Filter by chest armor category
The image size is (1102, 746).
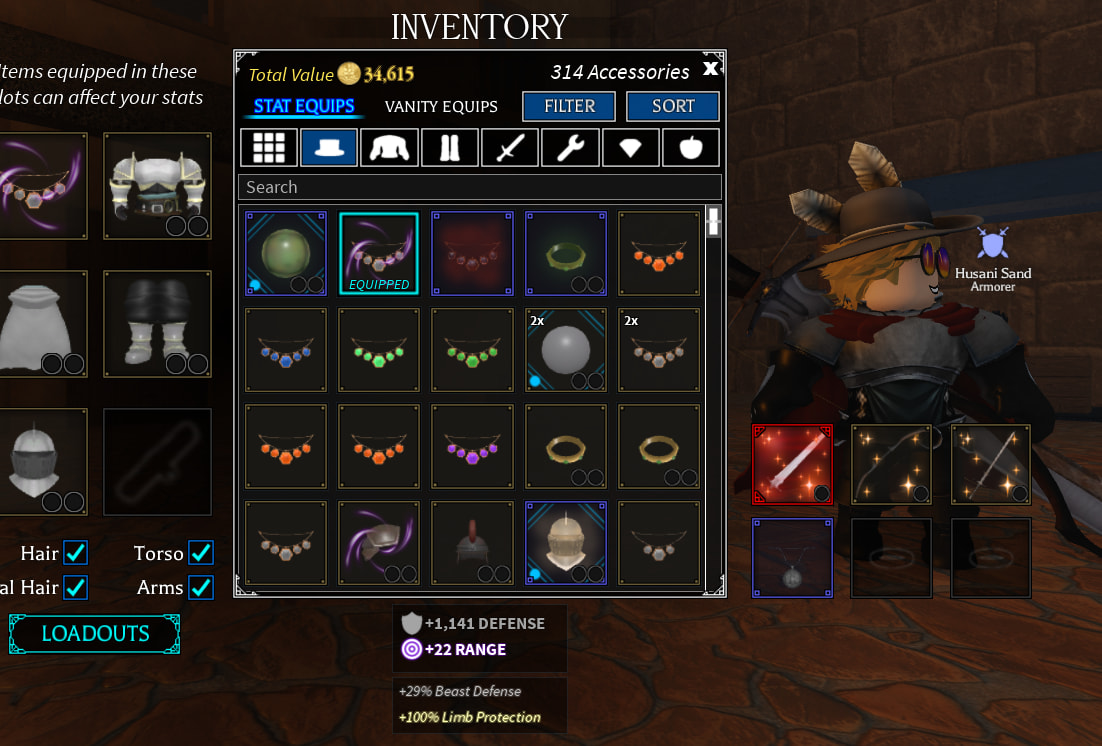coord(389,148)
